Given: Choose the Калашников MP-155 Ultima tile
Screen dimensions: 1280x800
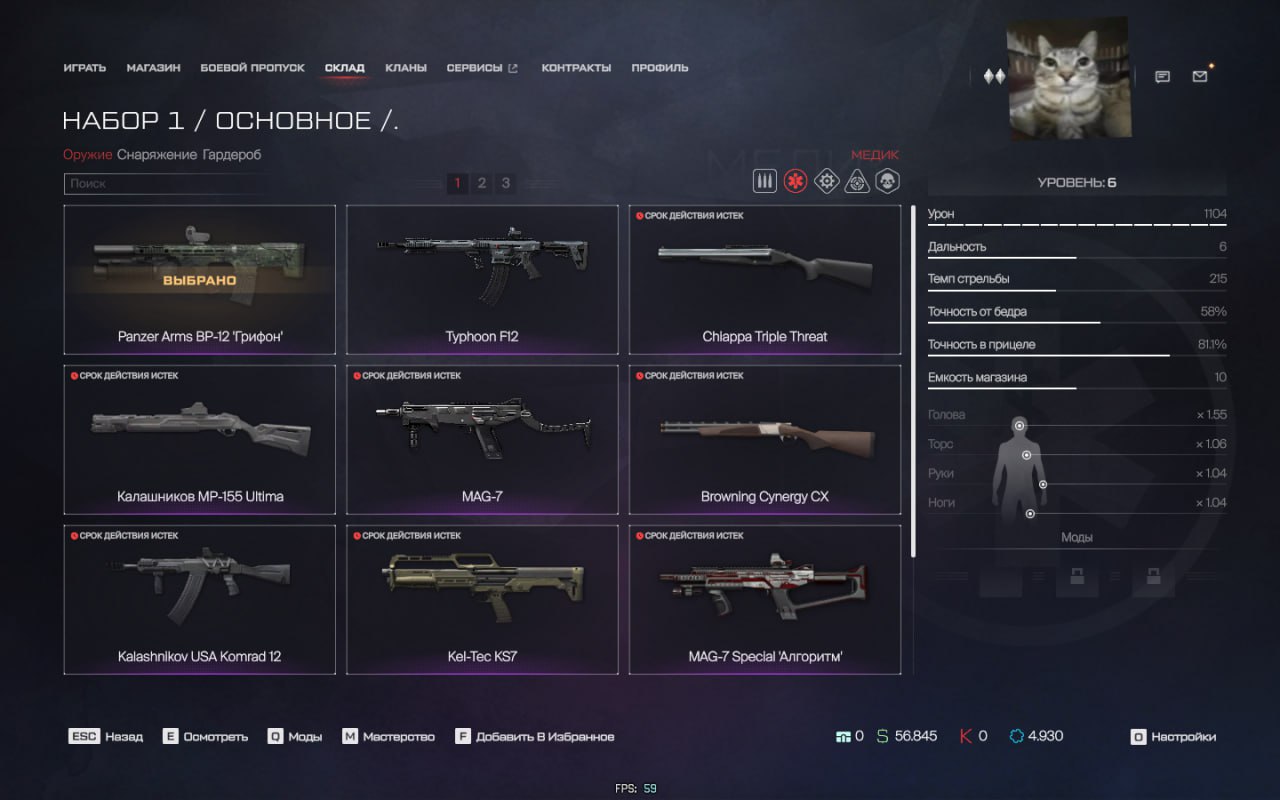Looking at the screenshot, I should [199, 440].
